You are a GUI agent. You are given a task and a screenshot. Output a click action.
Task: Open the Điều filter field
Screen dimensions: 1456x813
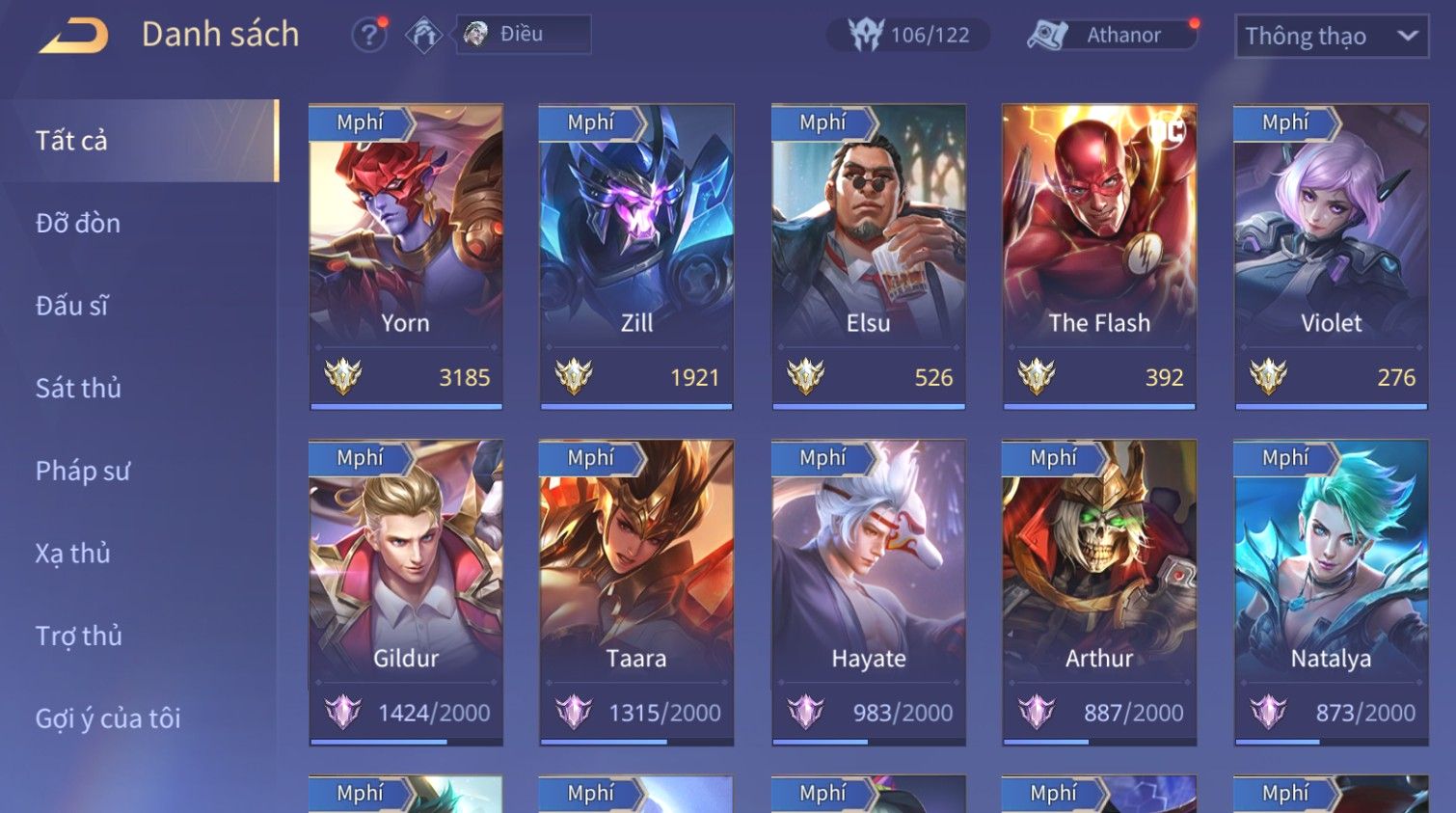(524, 35)
